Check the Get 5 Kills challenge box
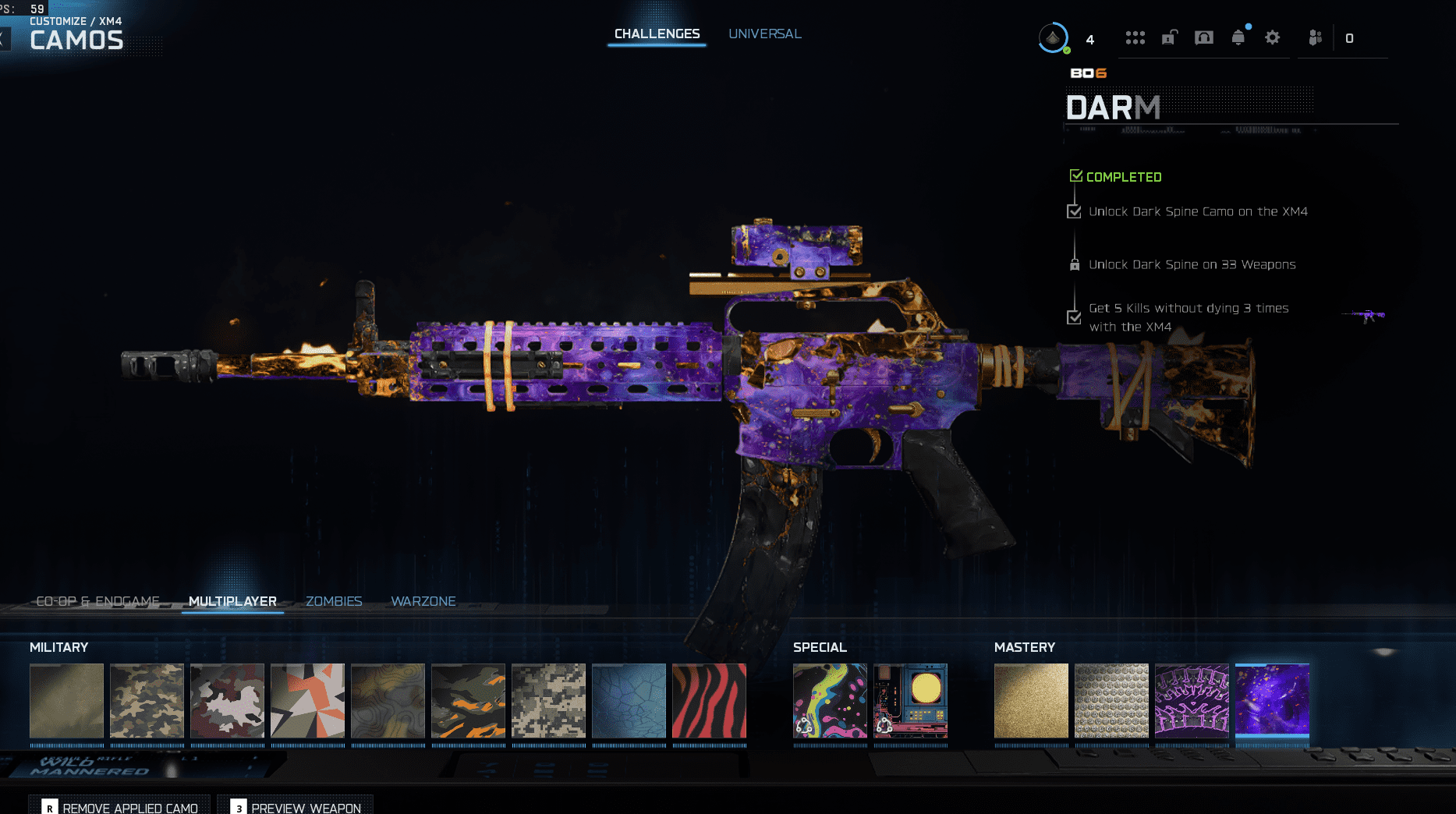 [1075, 317]
